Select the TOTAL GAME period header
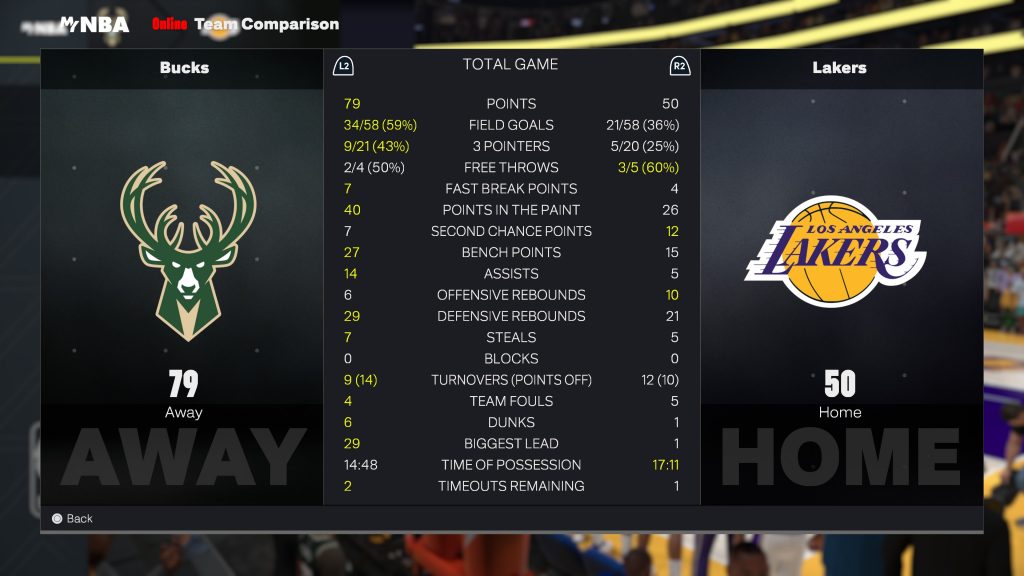The height and width of the screenshot is (576, 1024). point(510,64)
